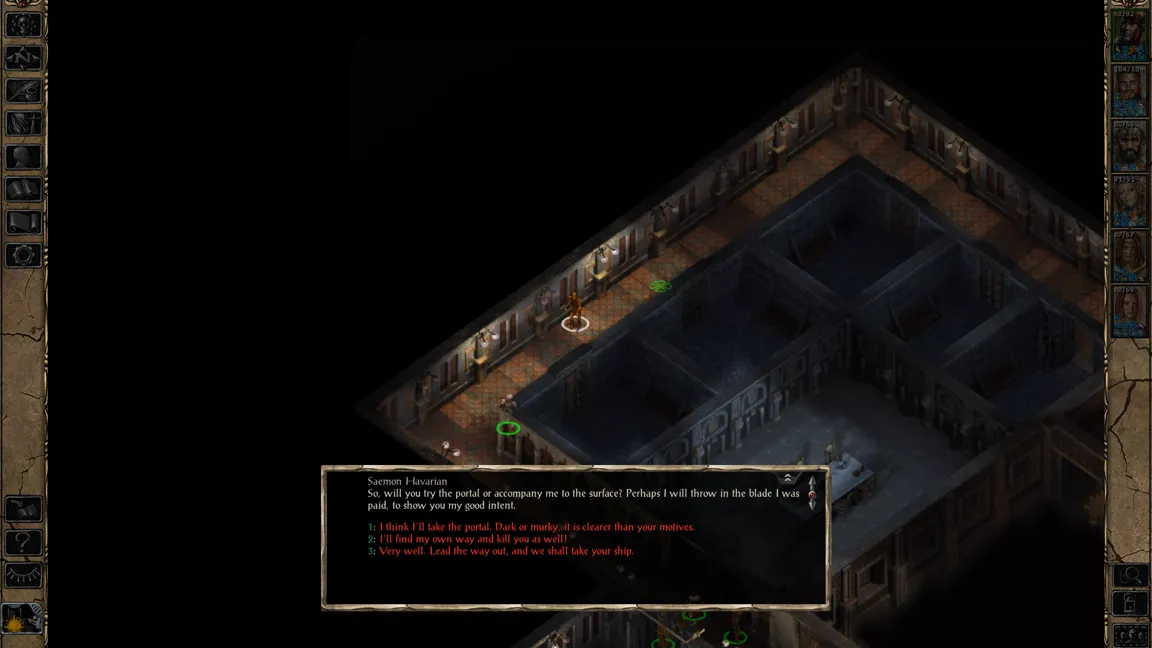Image resolution: width=1152 pixels, height=648 pixels.
Task: Click the dialogue scroll-up arrow
Action: click(812, 482)
